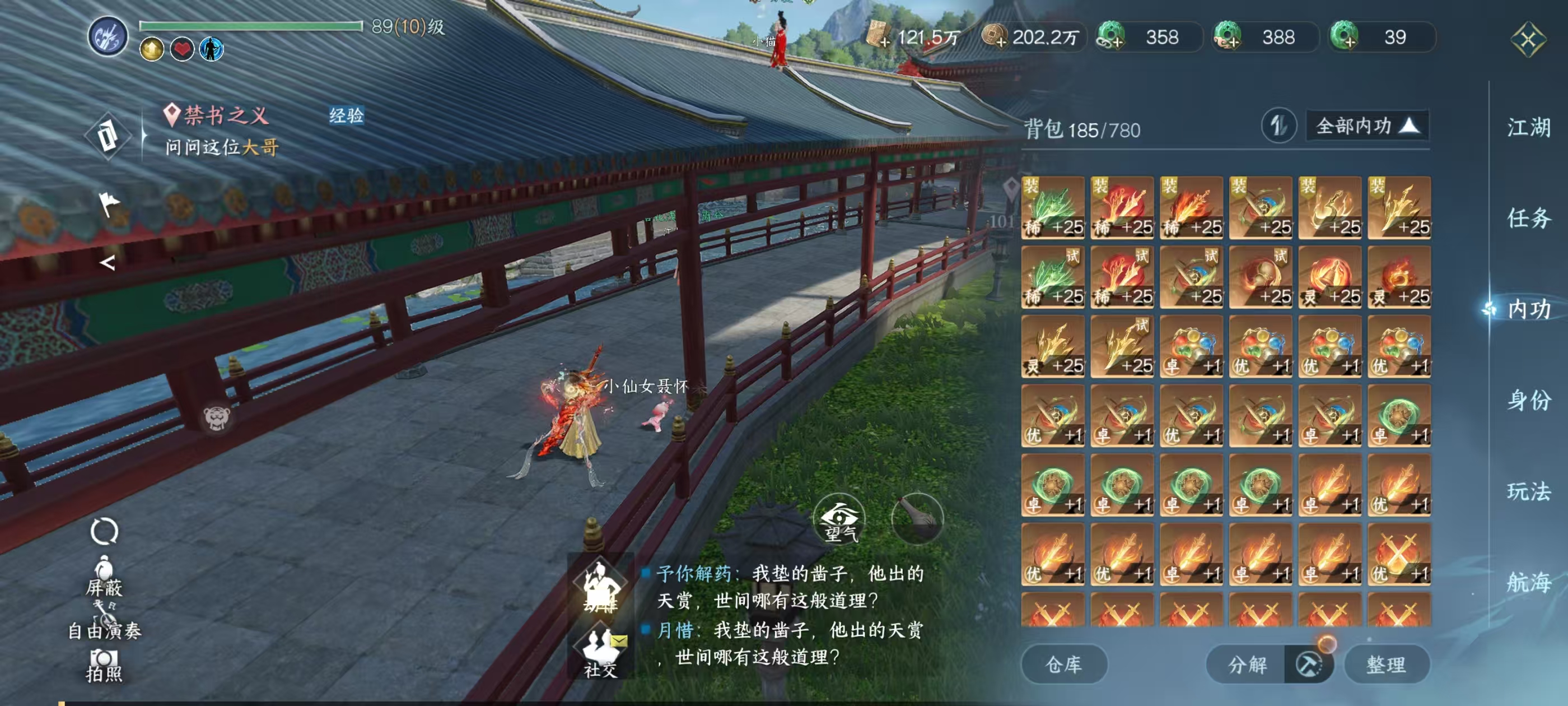
Task: Toggle the inventory sort order button
Action: tap(1278, 126)
